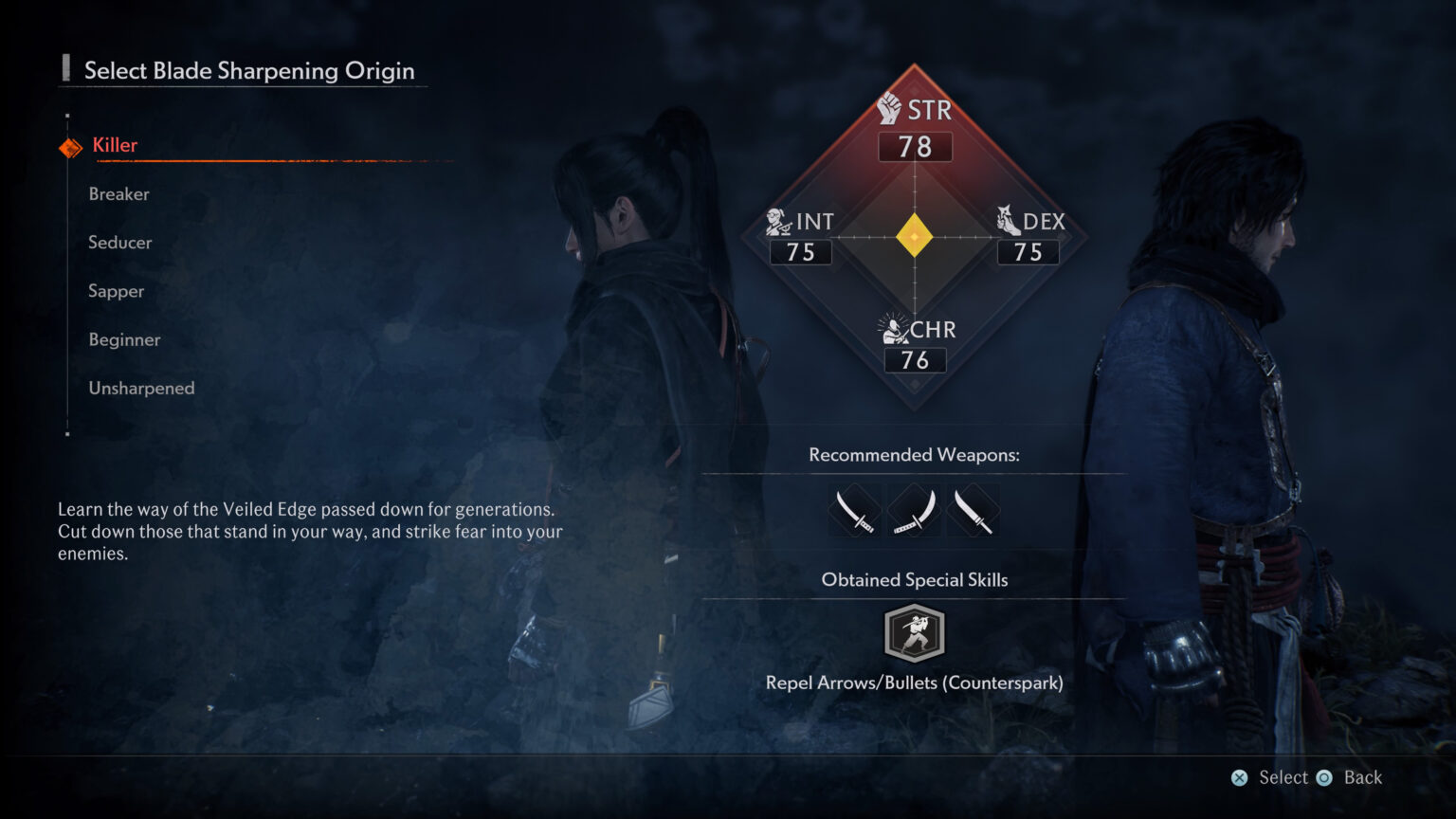
Task: Click the yellow diamond stat center marker
Action: pyautogui.click(x=914, y=234)
